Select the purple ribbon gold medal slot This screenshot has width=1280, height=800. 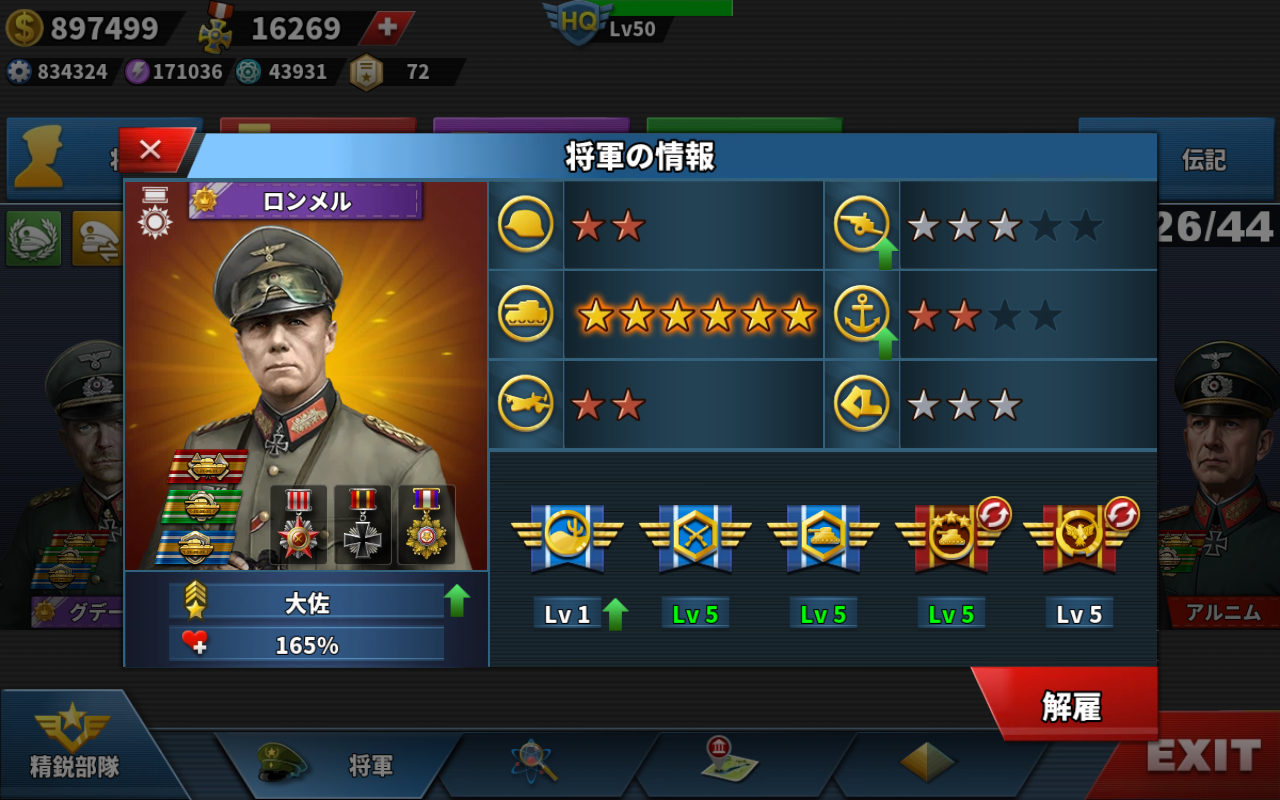(x=426, y=524)
